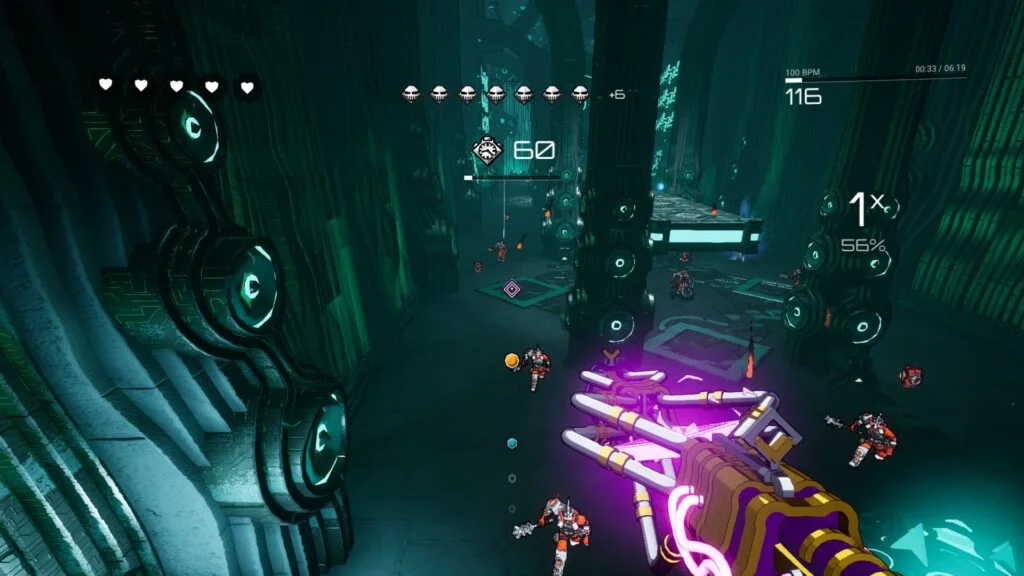Click the song progress bar under the timer
This screenshot has width=1024, height=576.
coord(875,81)
